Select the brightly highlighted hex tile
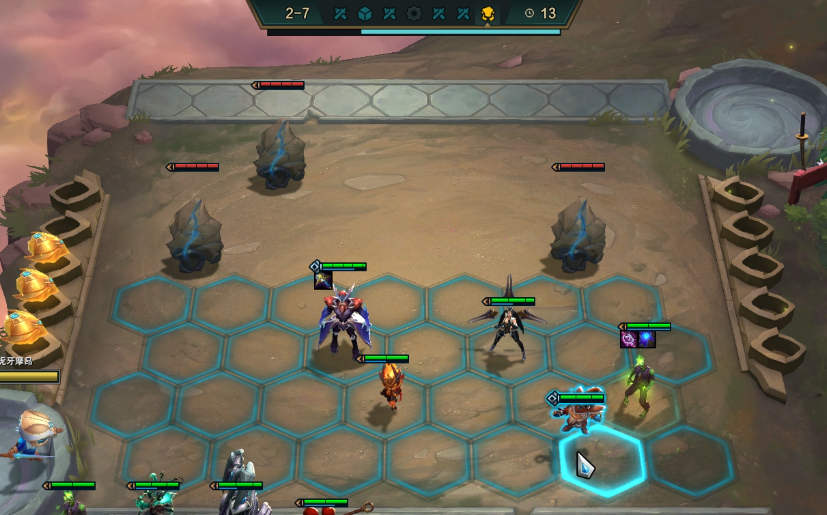Viewport: 827px width, 515px height. (601, 463)
